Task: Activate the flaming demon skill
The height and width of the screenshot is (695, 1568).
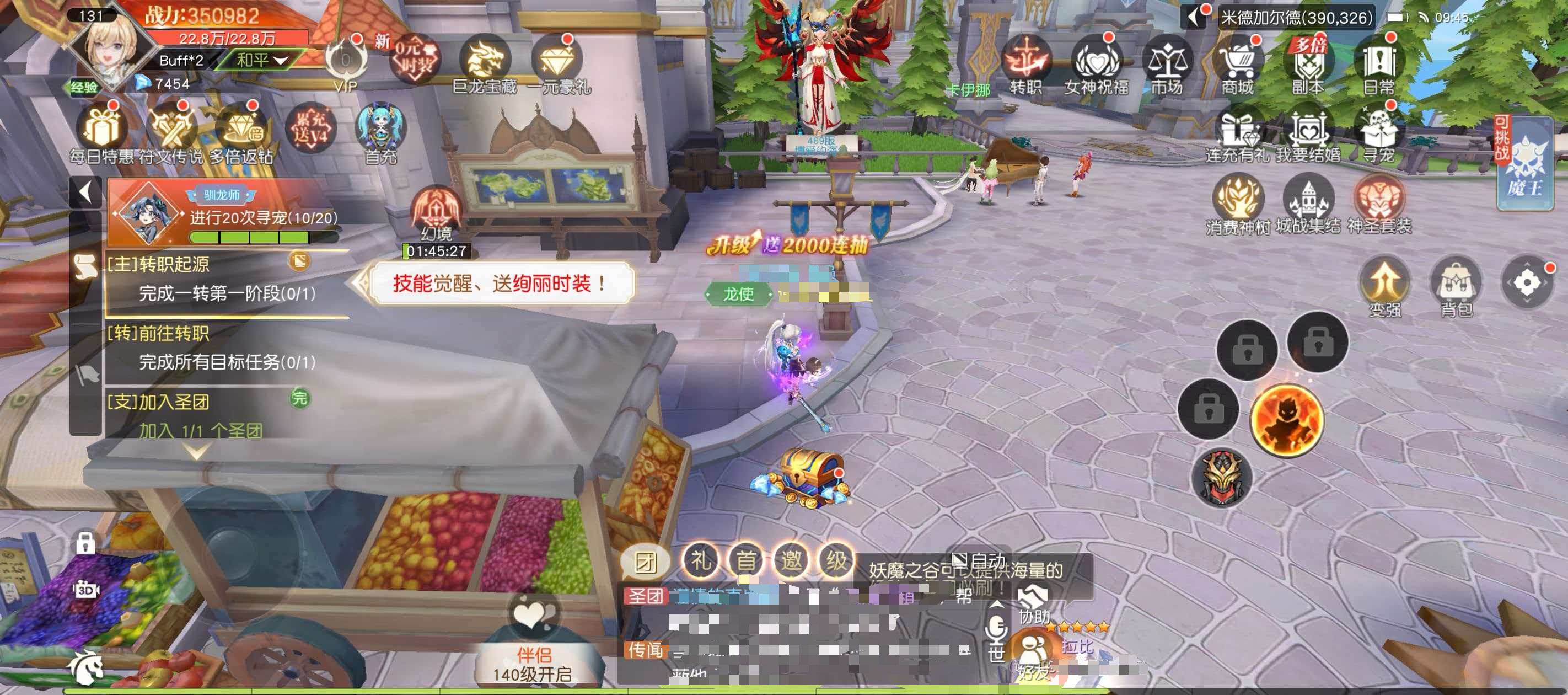Action: click(x=1287, y=420)
